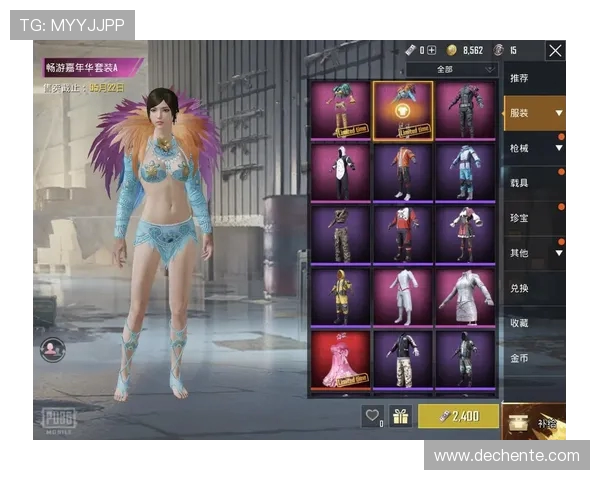Open the 全部 filter dropdown
The image size is (600, 480).
click(452, 69)
